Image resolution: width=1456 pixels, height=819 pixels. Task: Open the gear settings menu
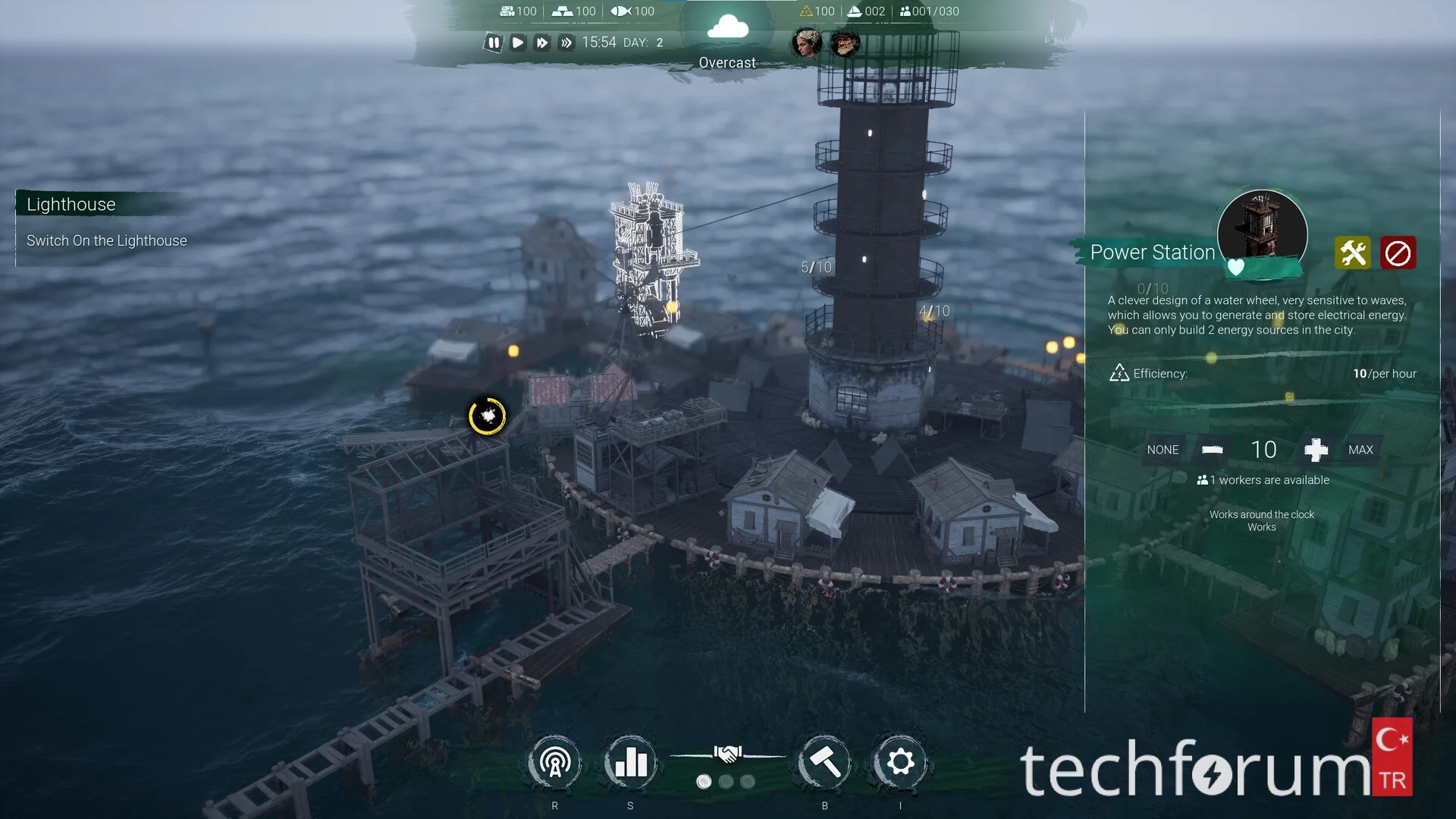pyautogui.click(x=900, y=763)
